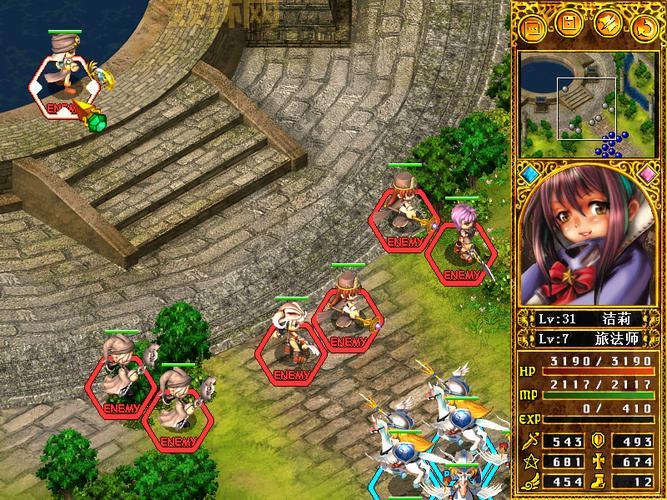Click the pink gem above the portrait

pyautogui.click(x=646, y=175)
